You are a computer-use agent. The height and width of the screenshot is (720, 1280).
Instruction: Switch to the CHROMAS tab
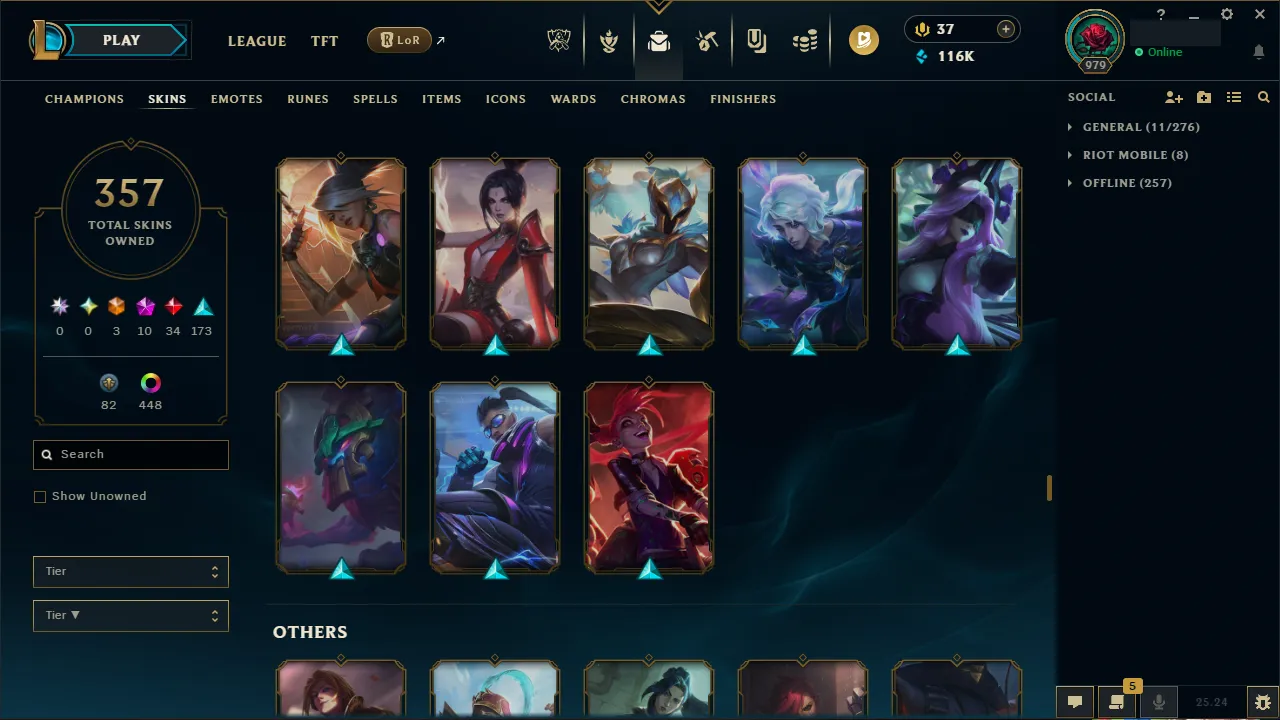pyautogui.click(x=653, y=99)
